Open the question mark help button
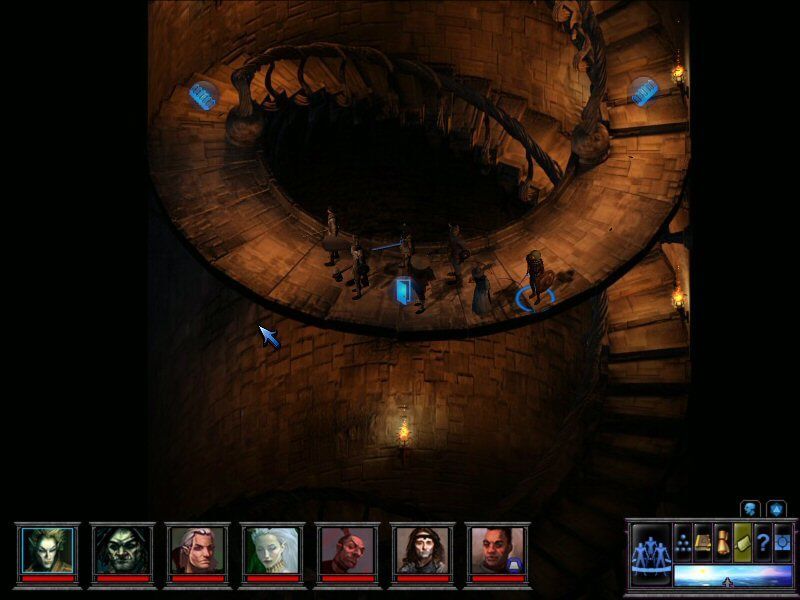 (763, 541)
